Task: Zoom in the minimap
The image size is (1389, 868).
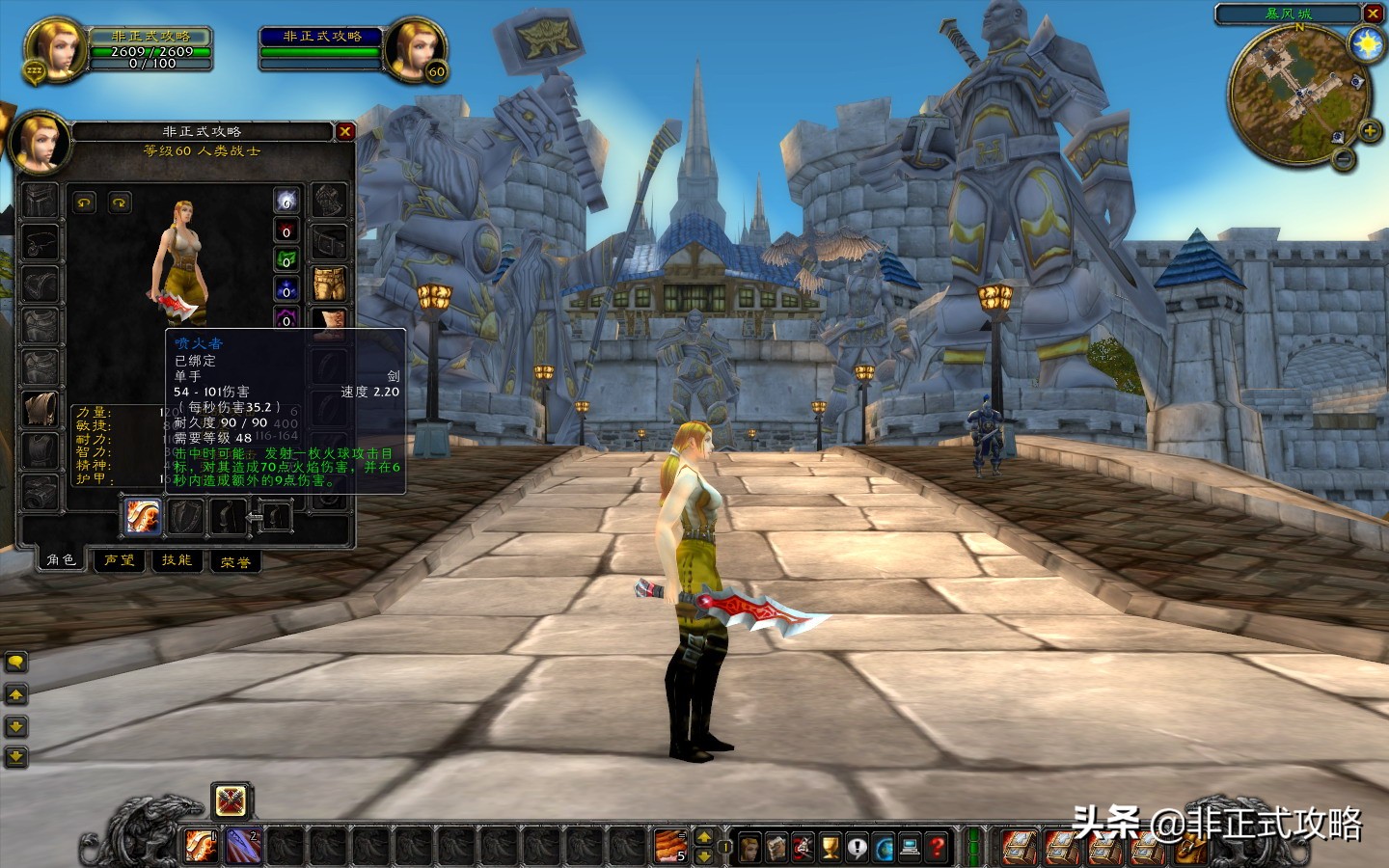Action: pyautogui.click(x=1369, y=130)
